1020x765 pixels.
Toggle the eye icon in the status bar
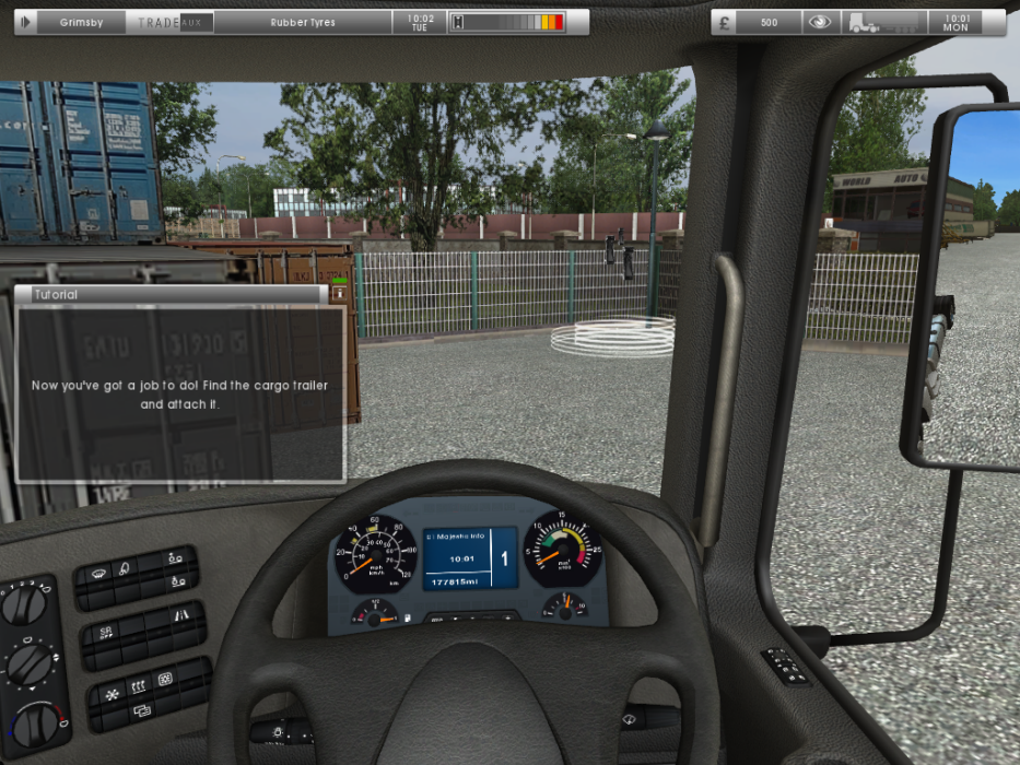pyautogui.click(x=820, y=22)
